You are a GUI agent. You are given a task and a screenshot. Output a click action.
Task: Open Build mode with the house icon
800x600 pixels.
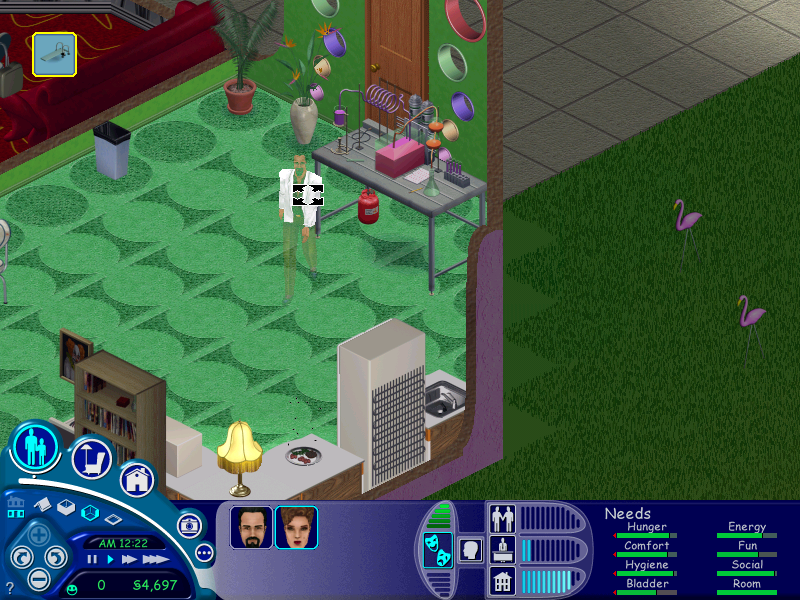tap(138, 479)
